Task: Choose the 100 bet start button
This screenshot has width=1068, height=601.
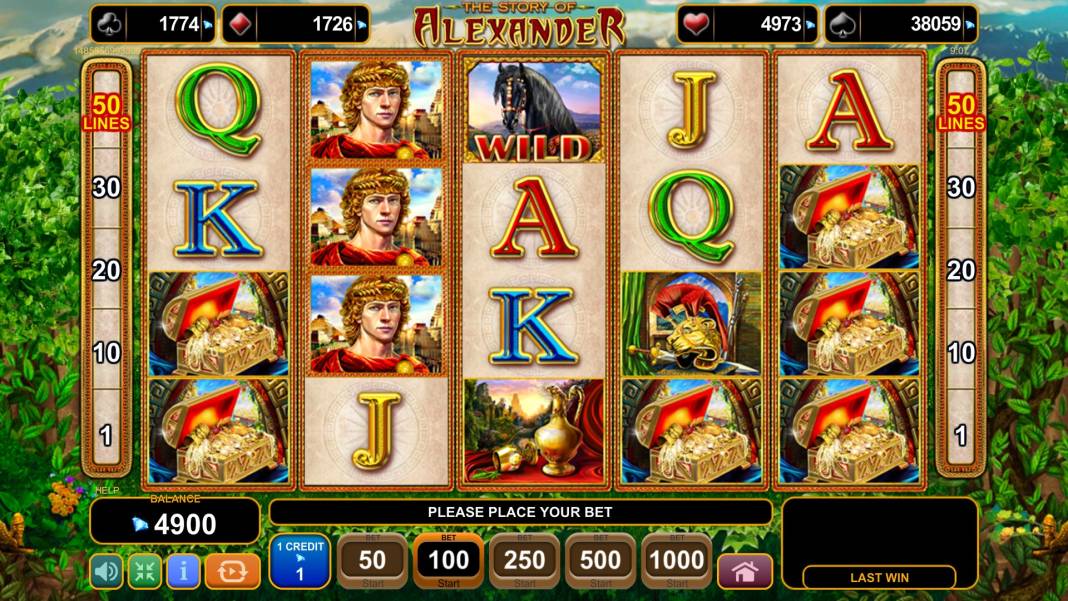Action: coord(448,562)
